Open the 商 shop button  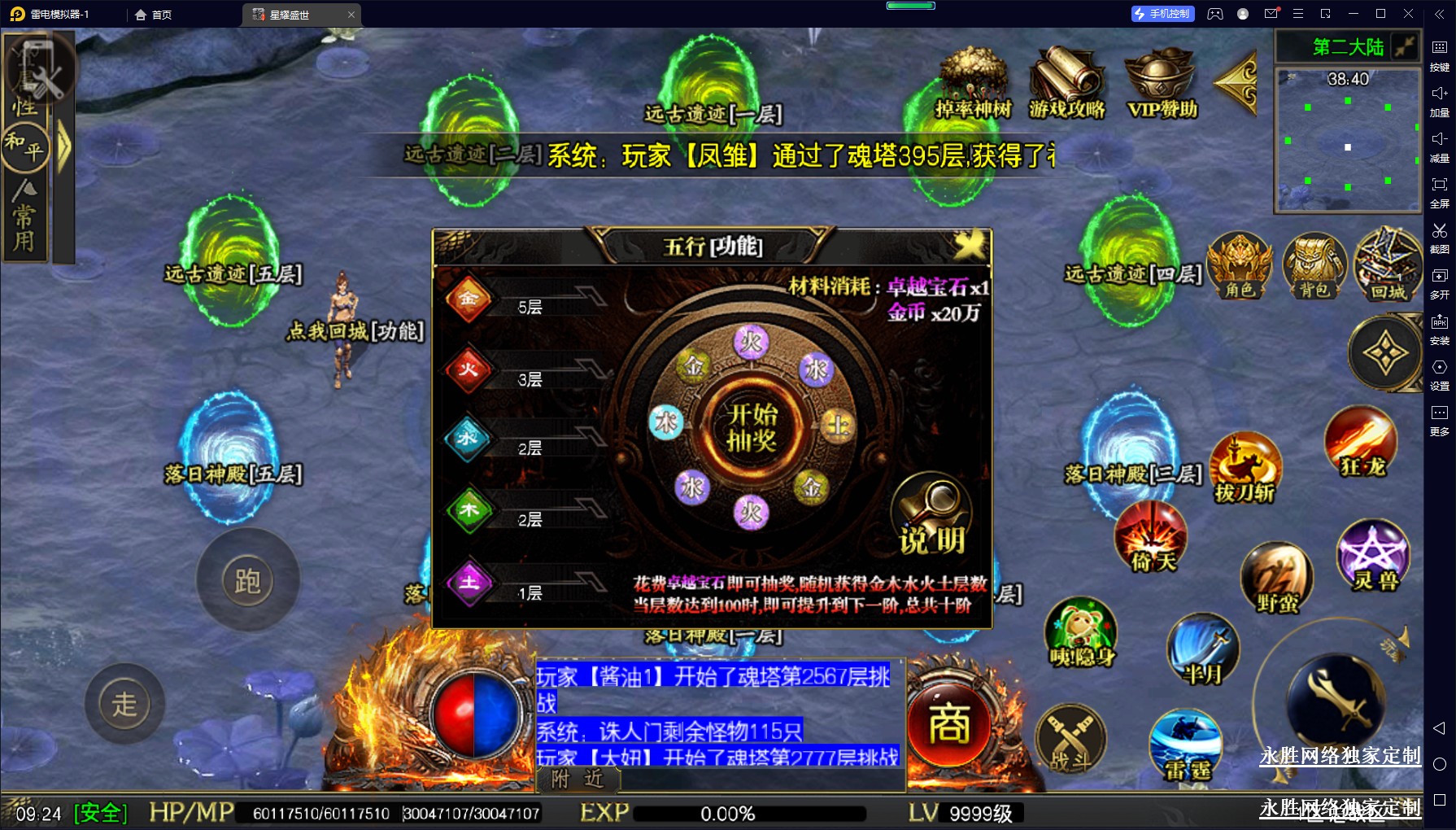[x=949, y=724]
